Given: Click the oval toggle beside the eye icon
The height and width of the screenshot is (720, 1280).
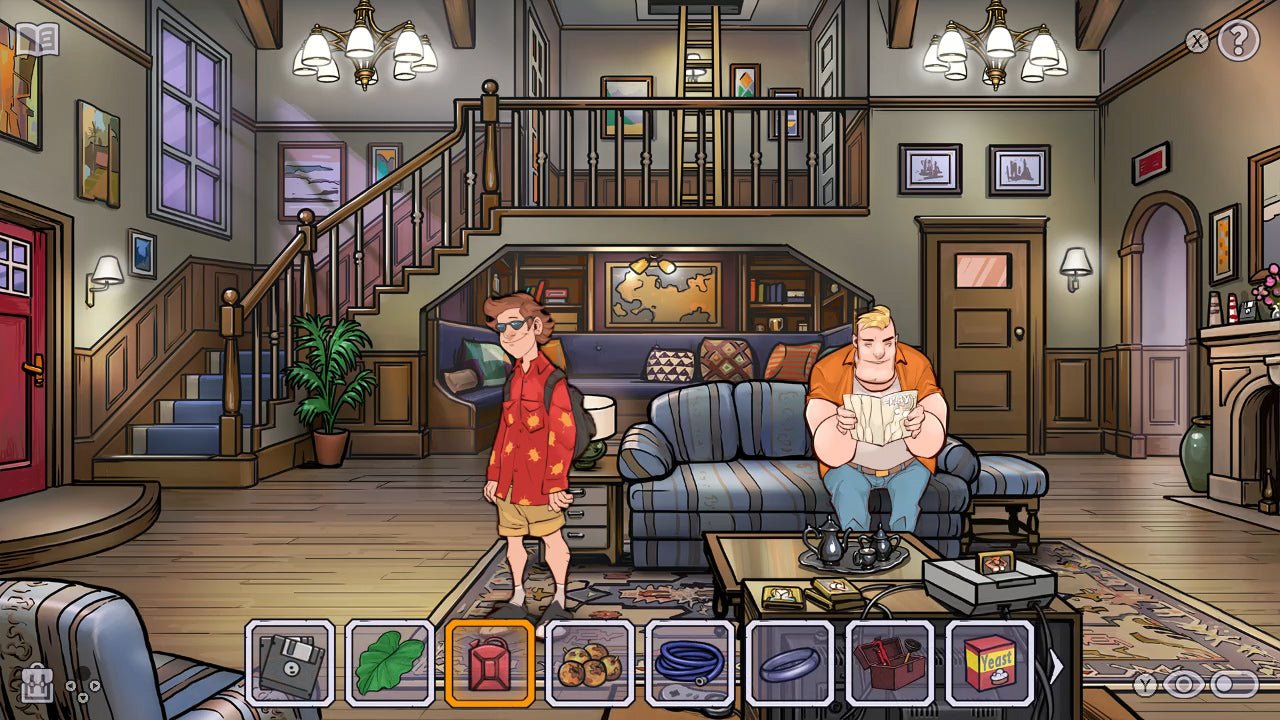Looking at the screenshot, I should pyautogui.click(x=1235, y=685).
